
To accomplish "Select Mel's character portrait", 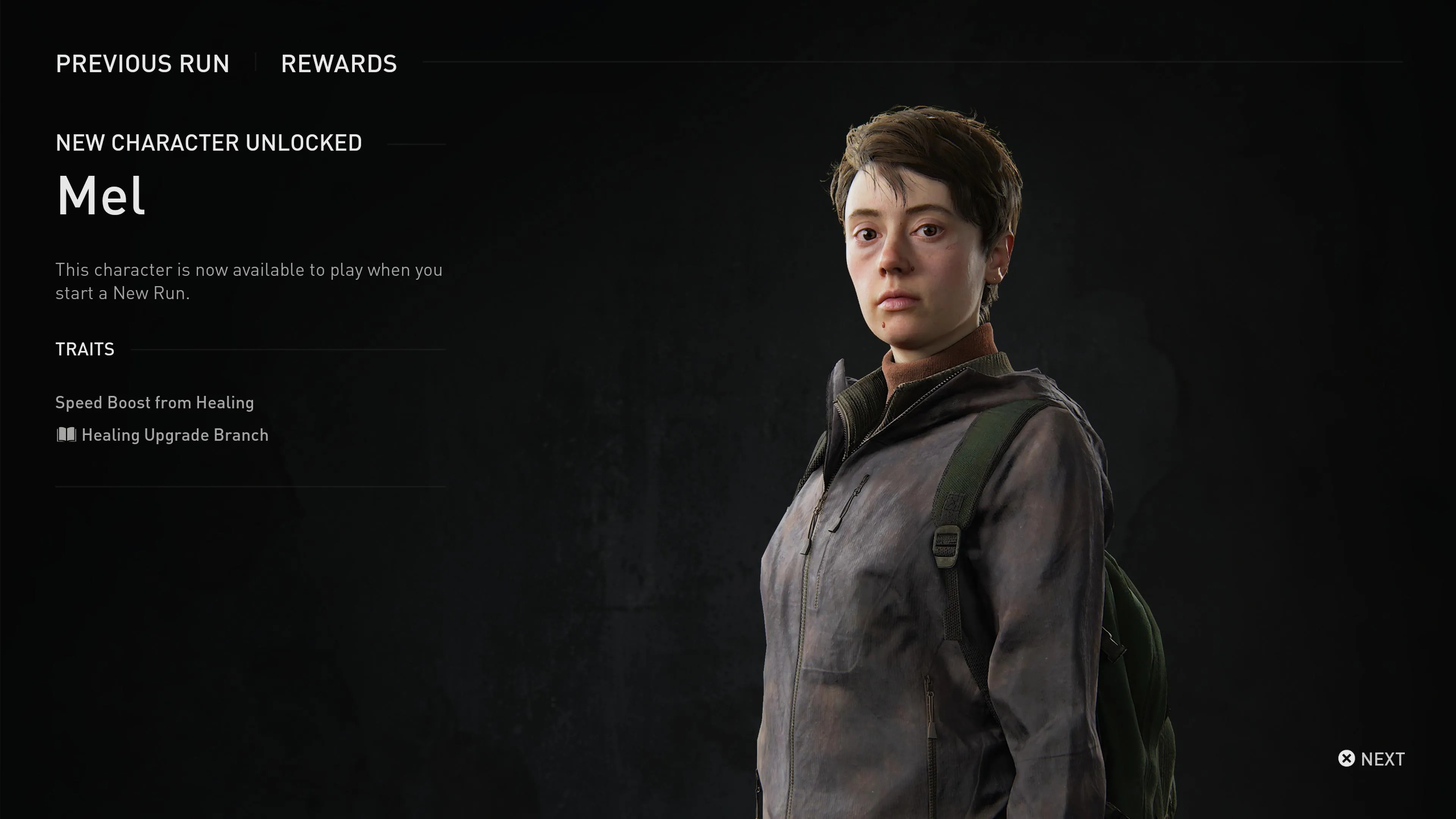I will [961, 395].
